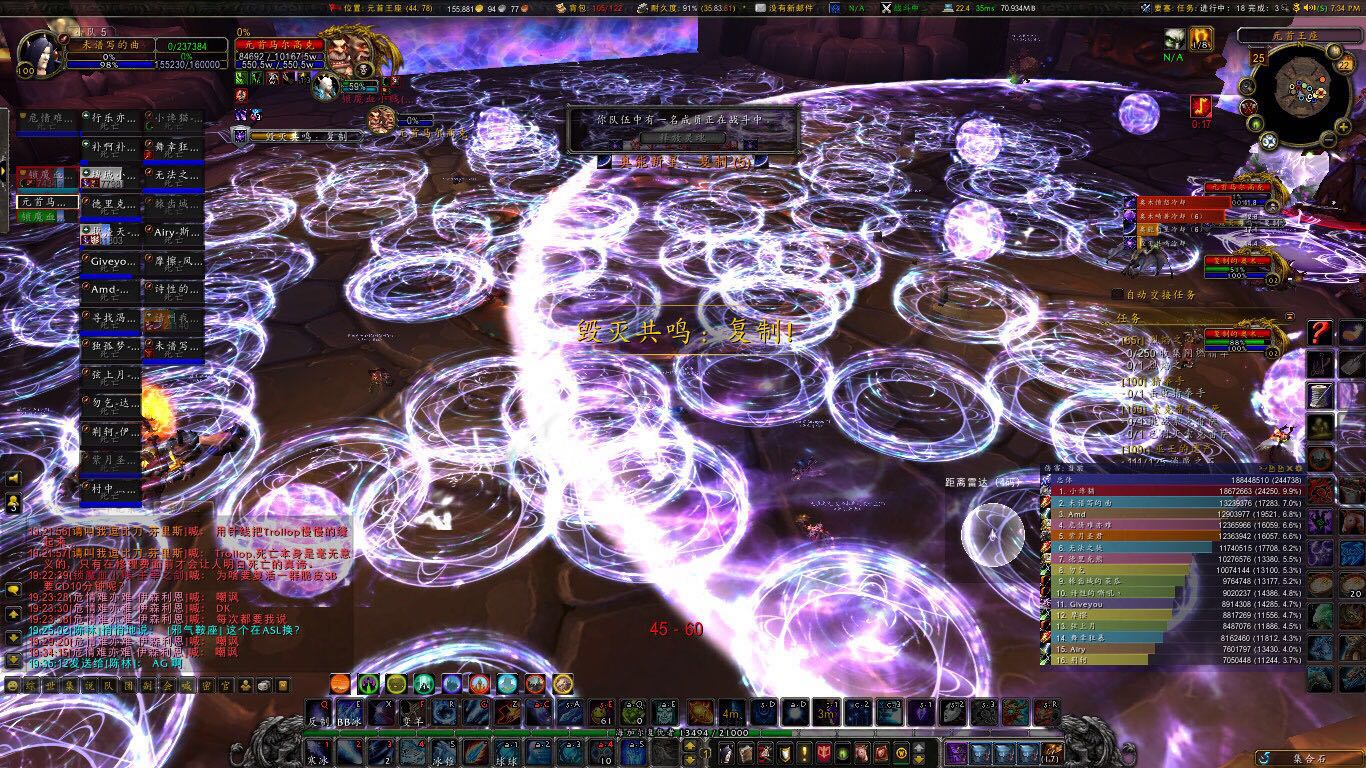Viewport: 1366px width, 768px height.
Task: Click the tracking icon on the minimap edge
Action: point(1246,86)
